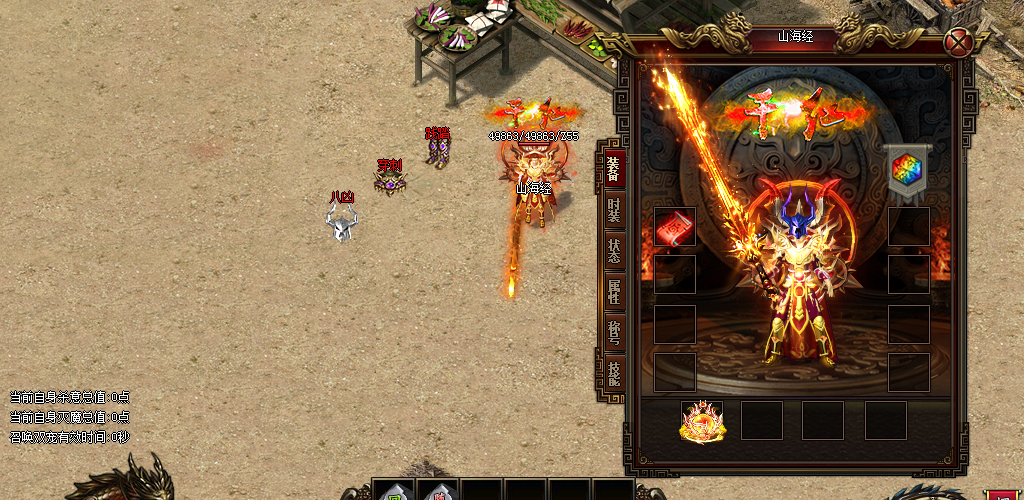
Task: Select the 属性 attributes tab
Action: (x=614, y=292)
